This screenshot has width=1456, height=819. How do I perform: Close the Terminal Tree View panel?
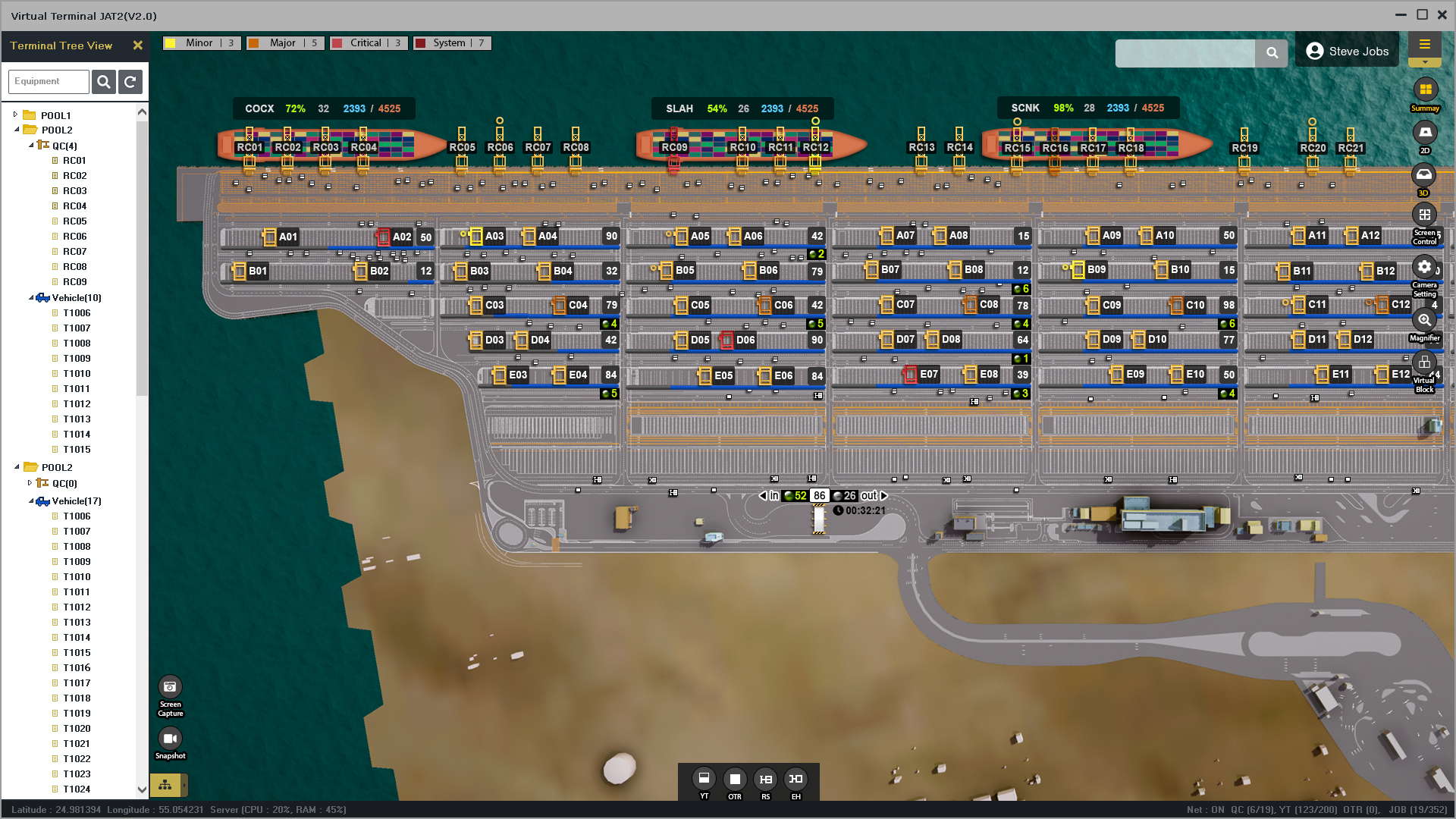(x=137, y=45)
